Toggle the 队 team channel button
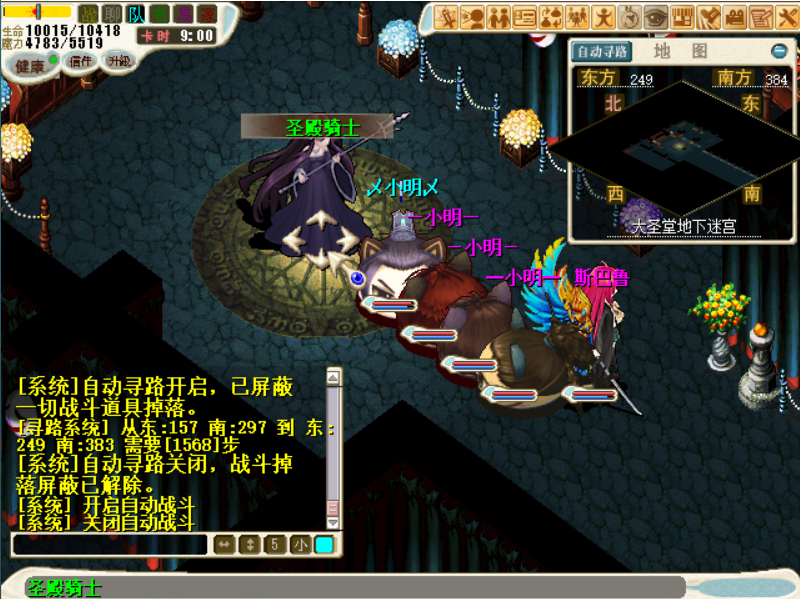Viewport: 800px width, 599px height. [x=137, y=13]
